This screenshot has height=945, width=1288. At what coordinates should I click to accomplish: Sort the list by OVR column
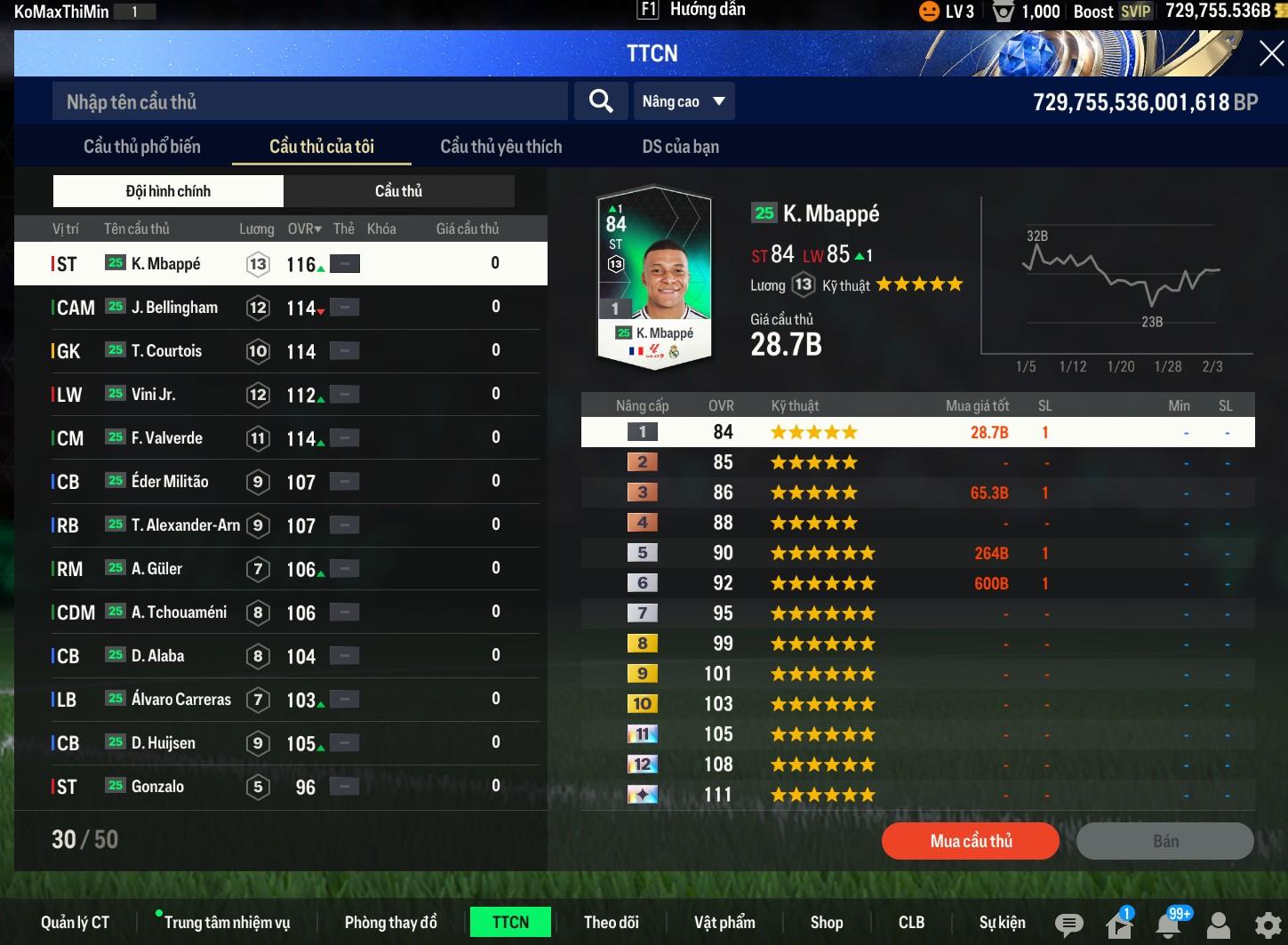pyautogui.click(x=304, y=228)
